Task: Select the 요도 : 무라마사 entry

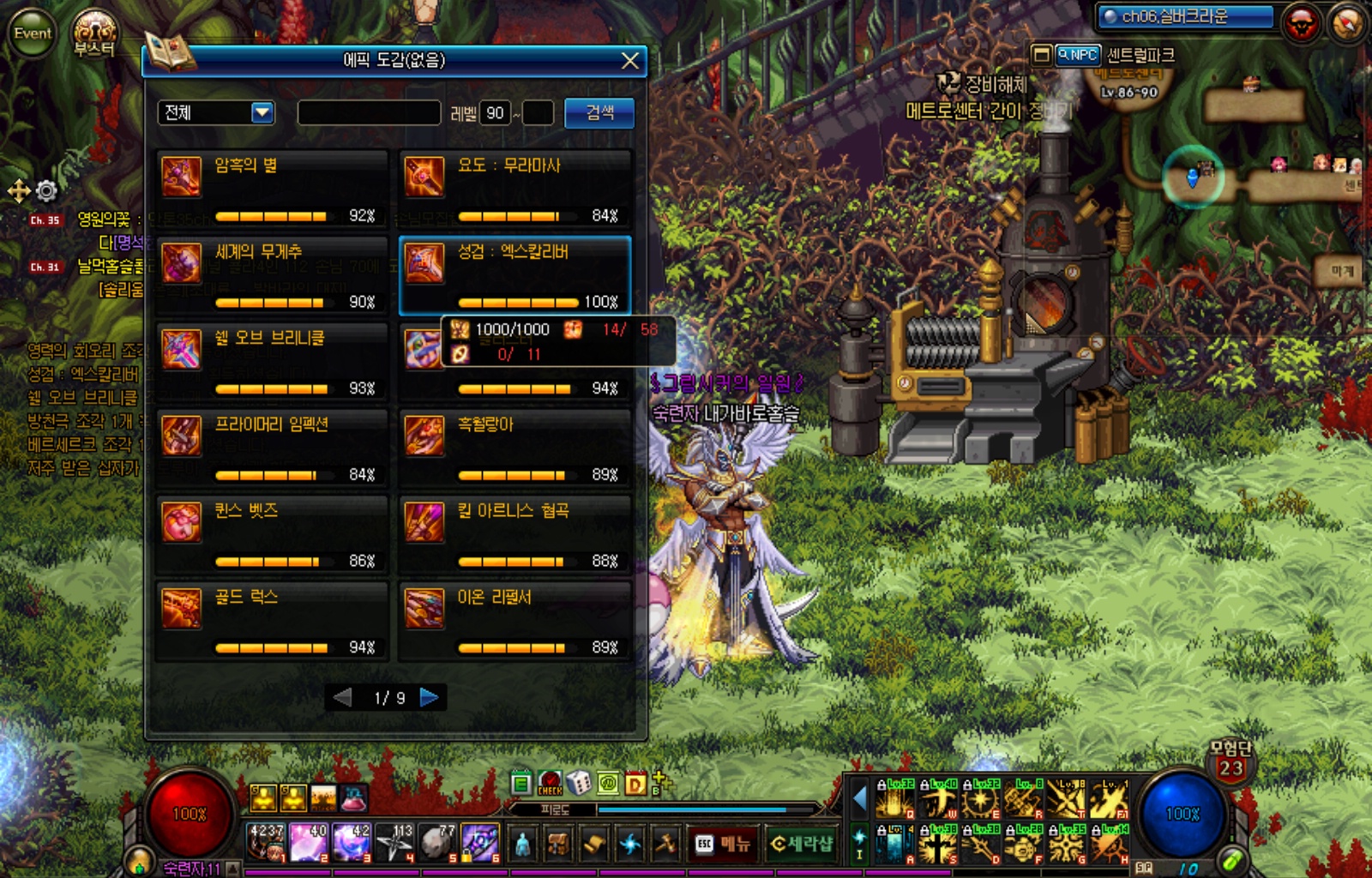Action: tap(515, 188)
